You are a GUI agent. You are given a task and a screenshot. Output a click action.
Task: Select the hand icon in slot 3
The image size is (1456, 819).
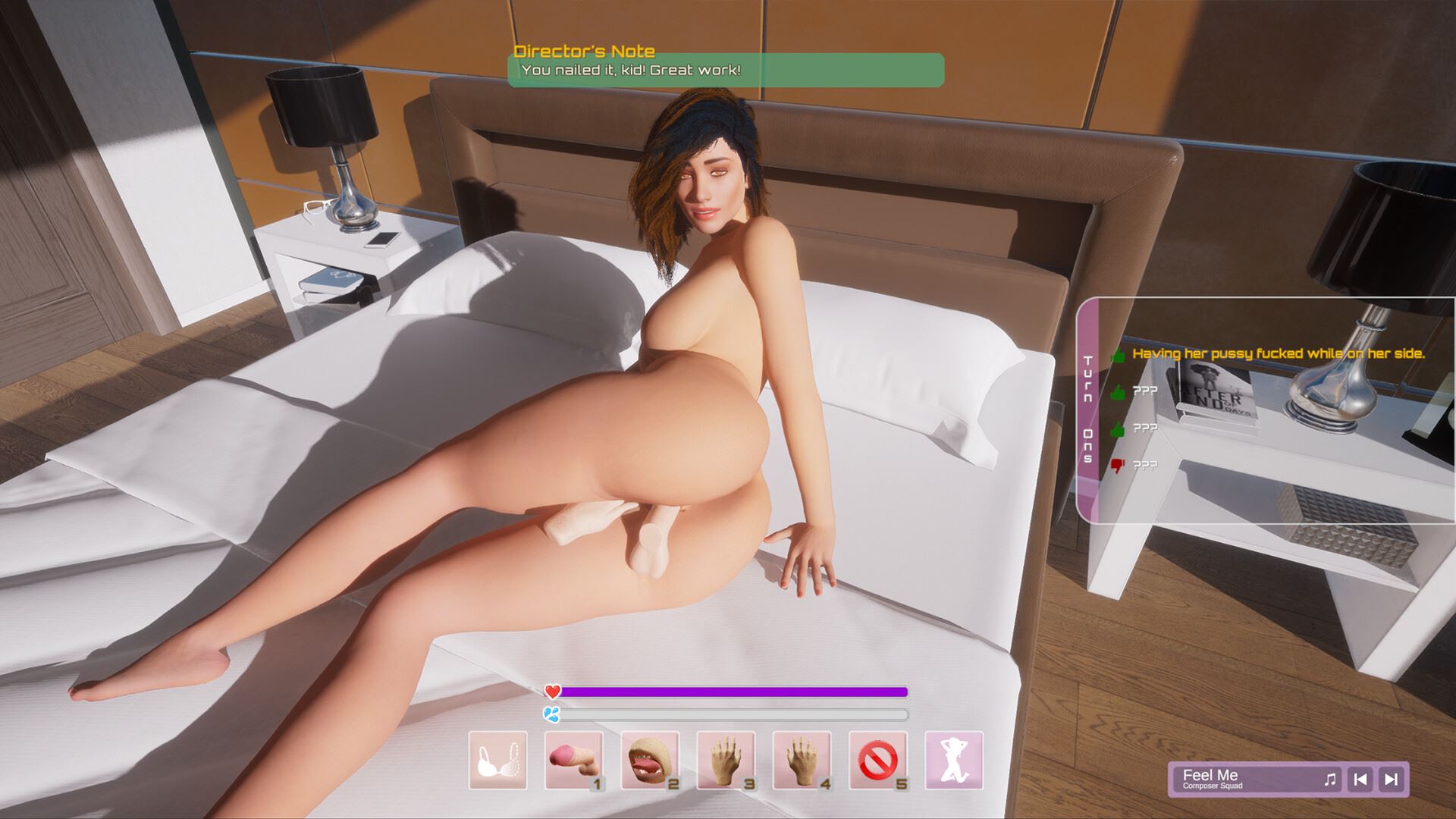tap(726, 761)
